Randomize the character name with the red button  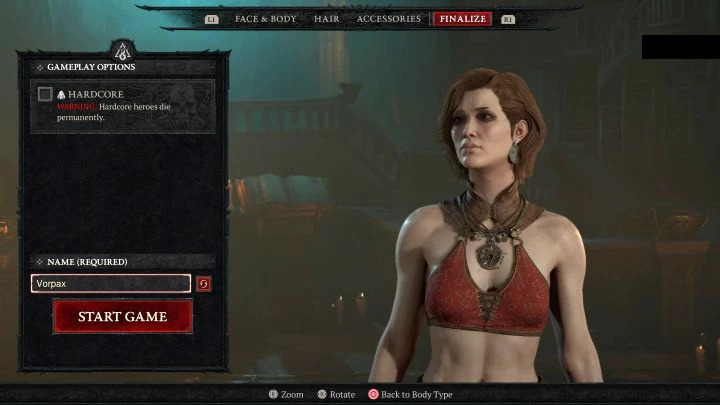(204, 284)
